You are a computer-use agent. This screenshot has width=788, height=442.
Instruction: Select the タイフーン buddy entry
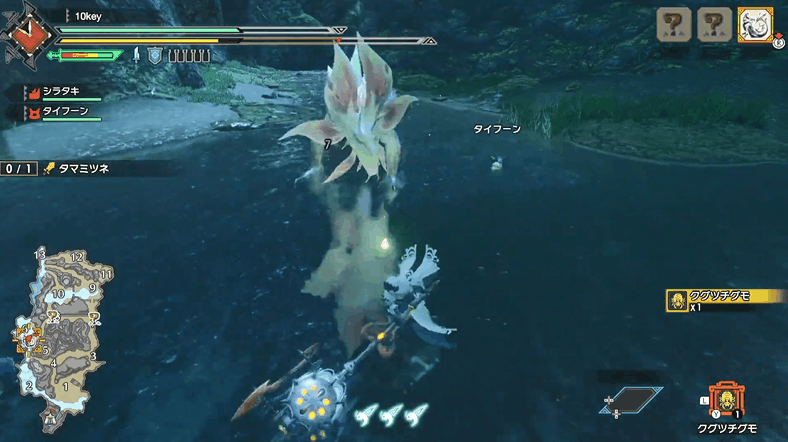(65, 112)
